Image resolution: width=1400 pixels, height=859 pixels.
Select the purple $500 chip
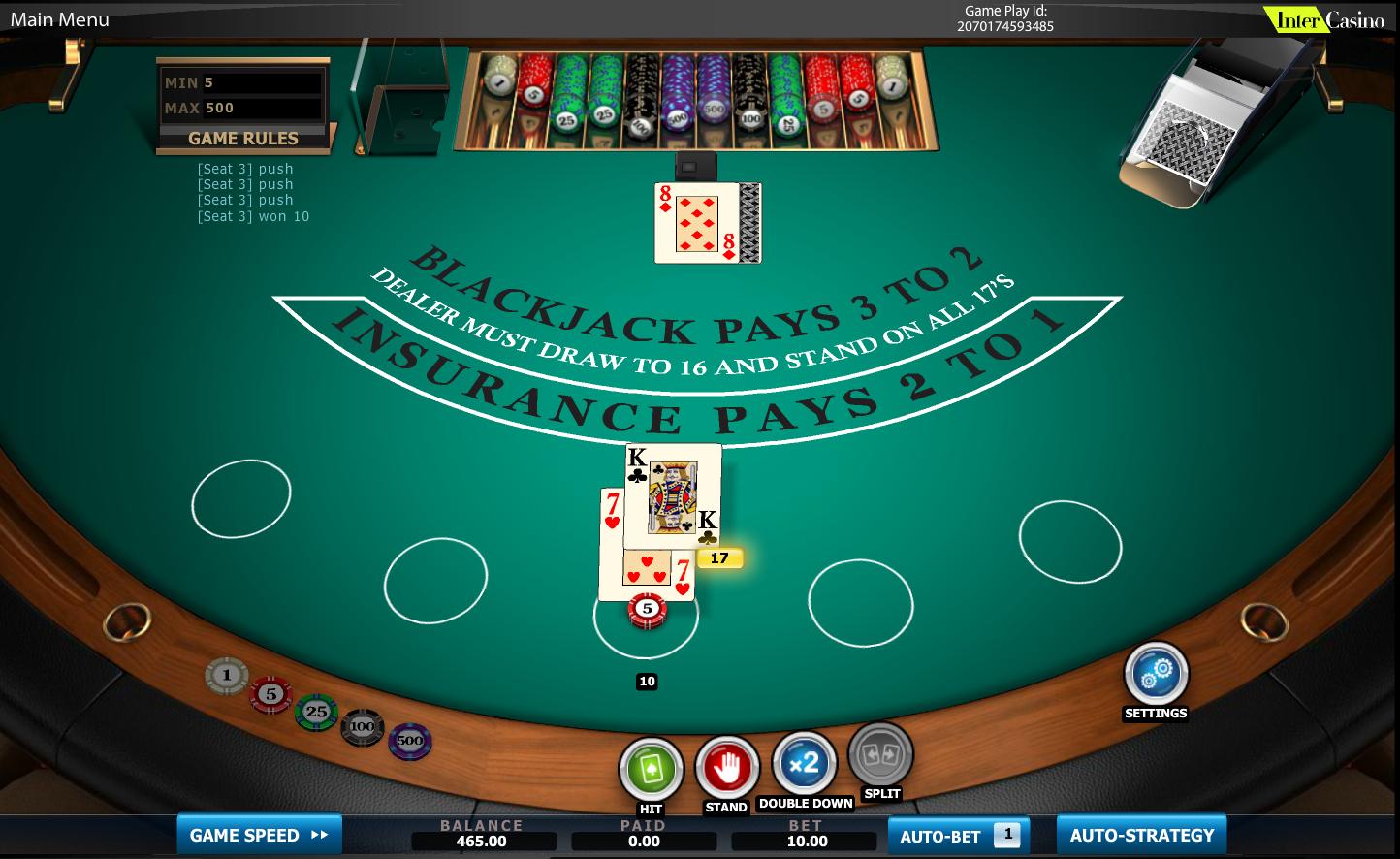point(409,742)
